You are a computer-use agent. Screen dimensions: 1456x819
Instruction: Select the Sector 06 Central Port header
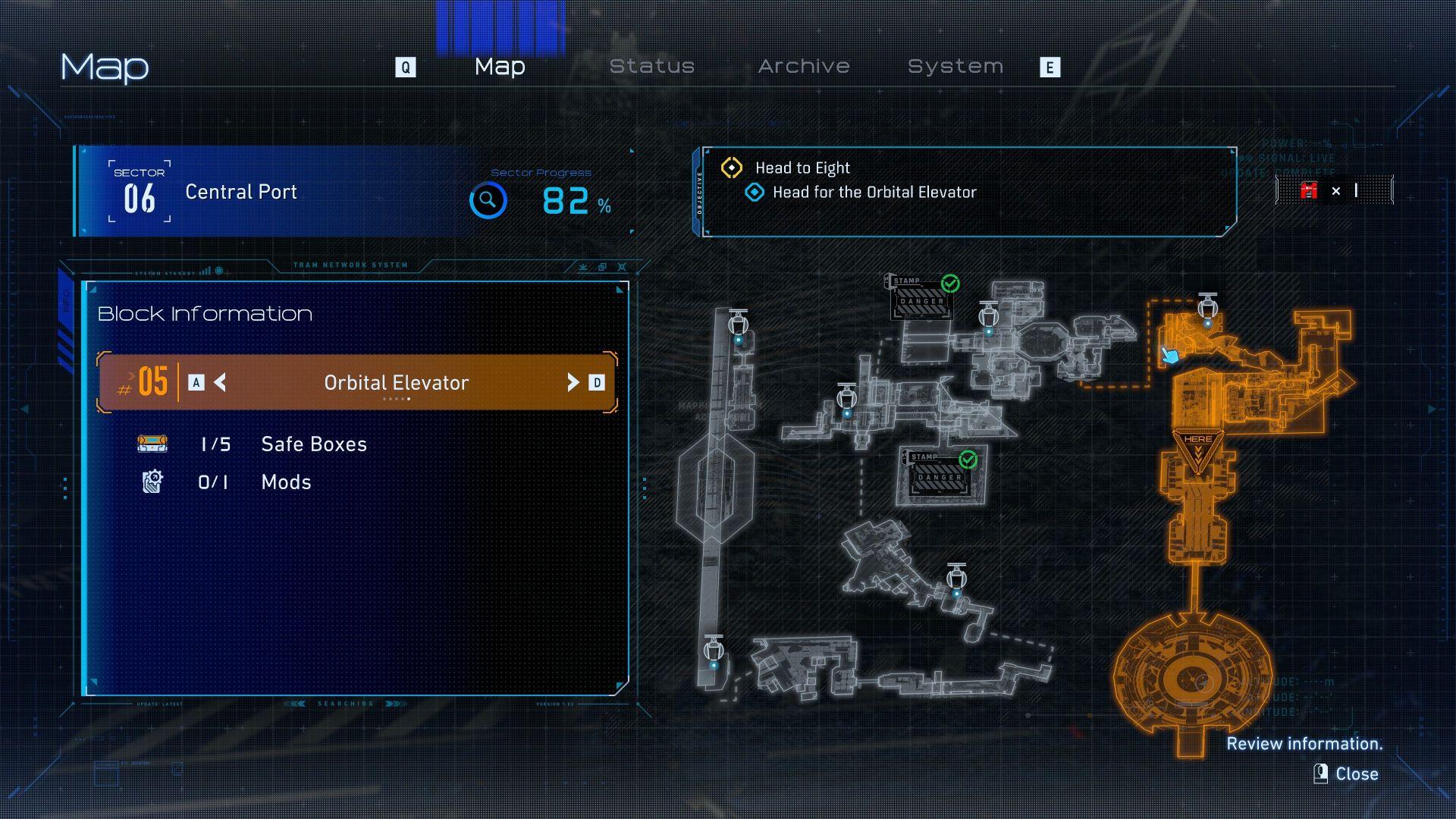point(241,192)
